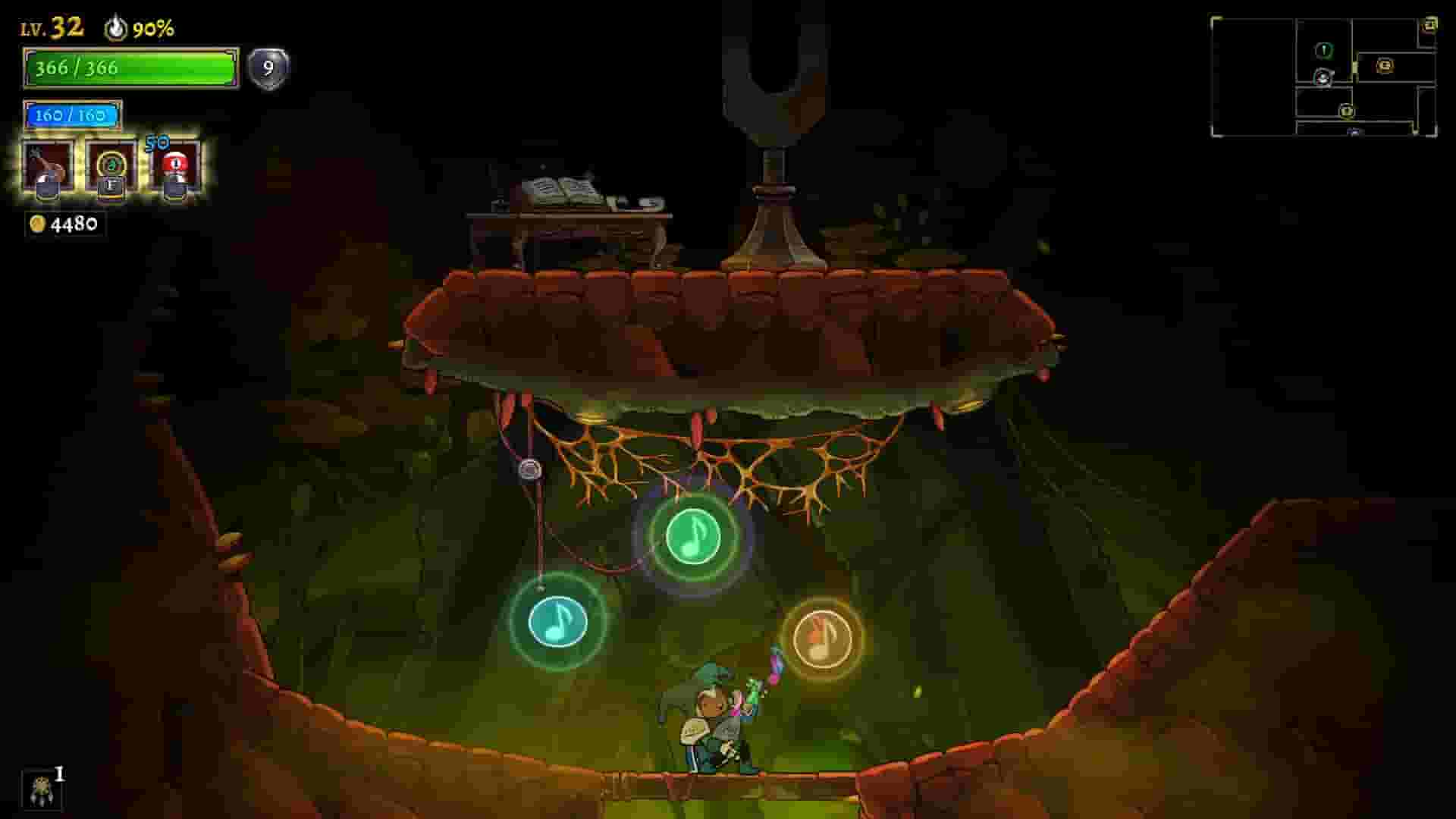Click the gold chest icon on the minimap
This screenshot has width=1456, height=819.
[1385, 67]
